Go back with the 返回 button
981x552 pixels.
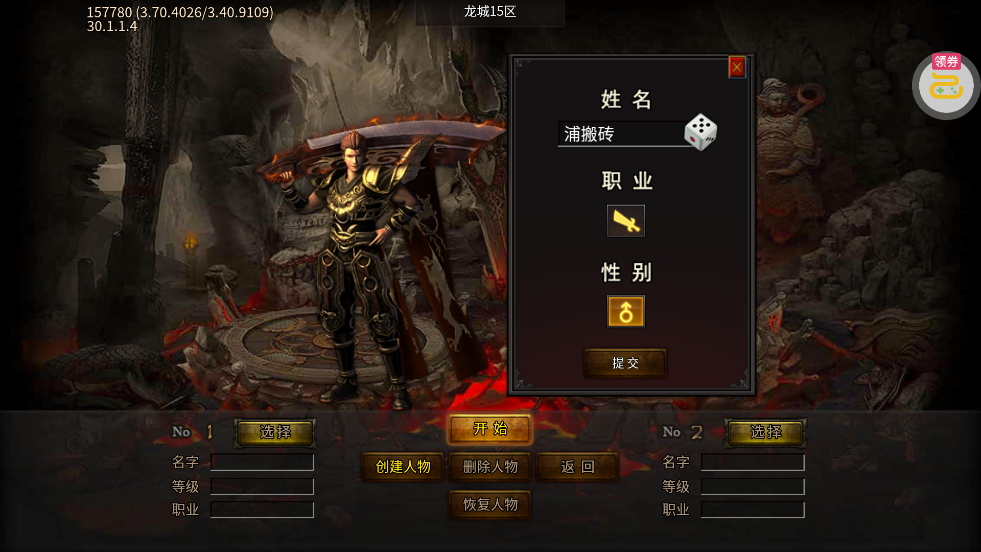(x=577, y=467)
